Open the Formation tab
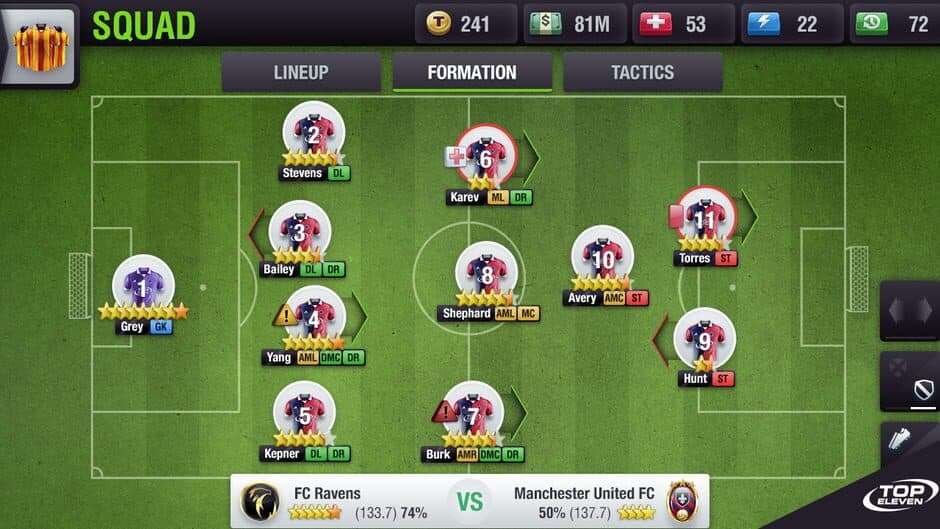This screenshot has width=940, height=529. (x=472, y=73)
